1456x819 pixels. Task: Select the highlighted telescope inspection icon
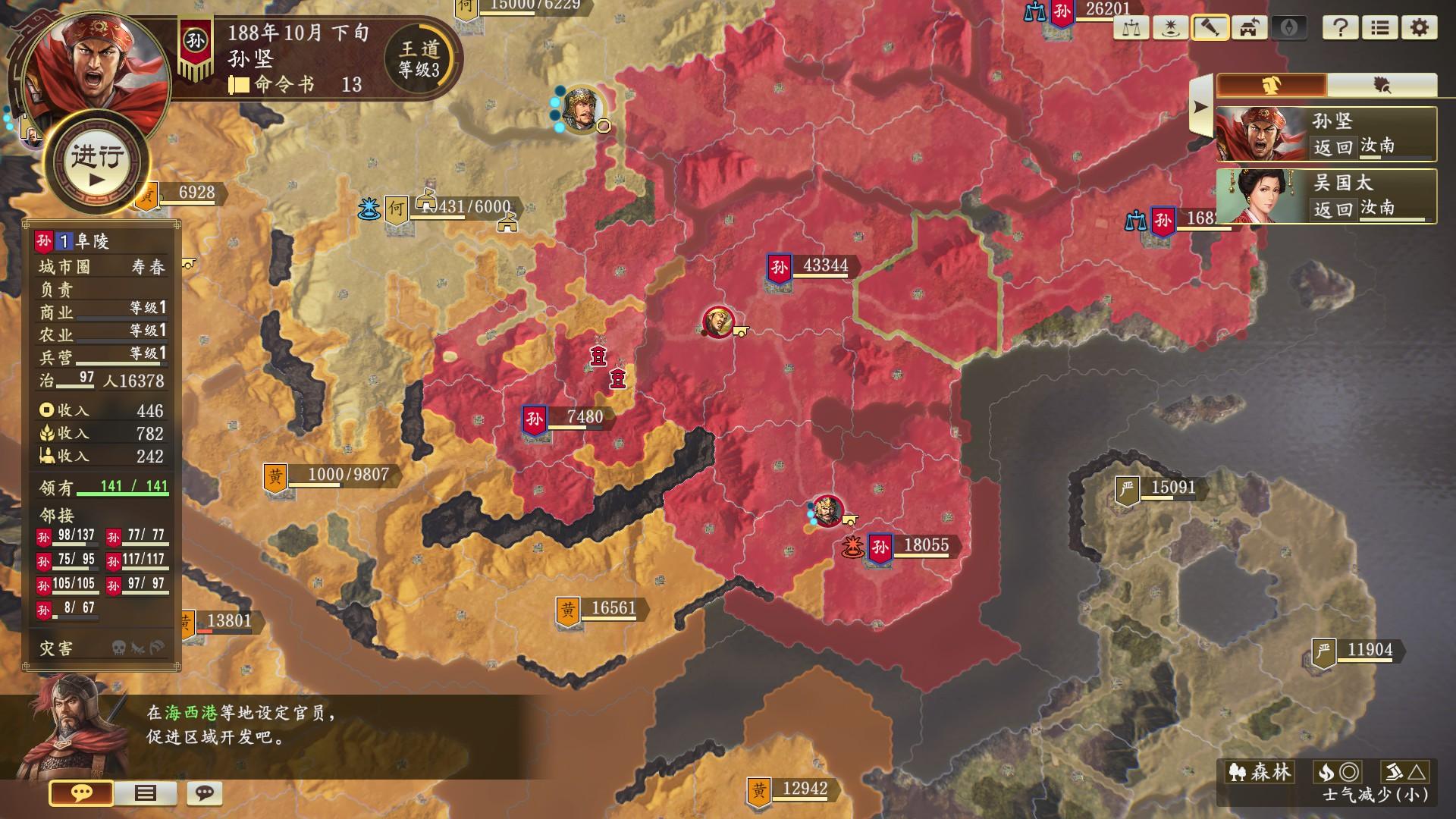pos(1211,28)
